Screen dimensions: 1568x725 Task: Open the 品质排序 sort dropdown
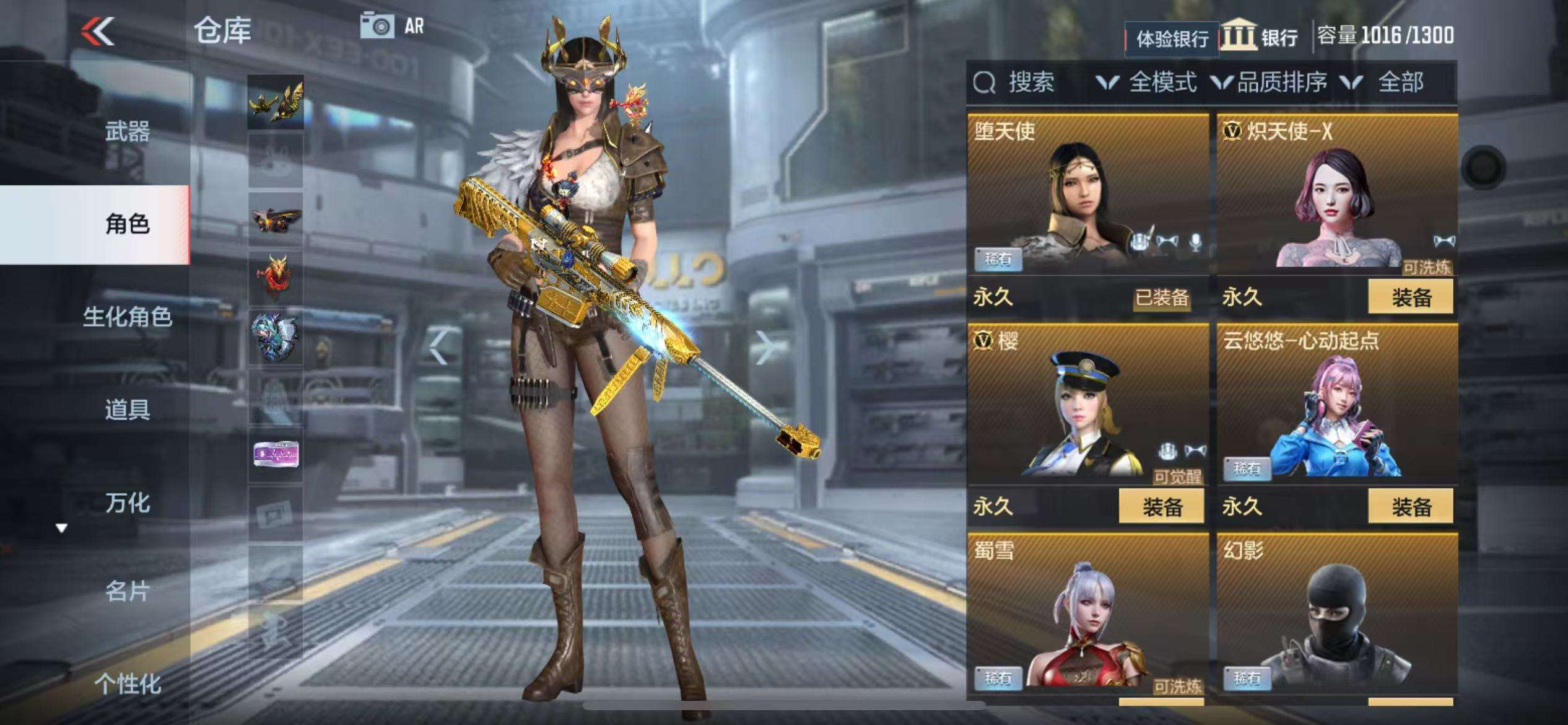coord(1270,82)
